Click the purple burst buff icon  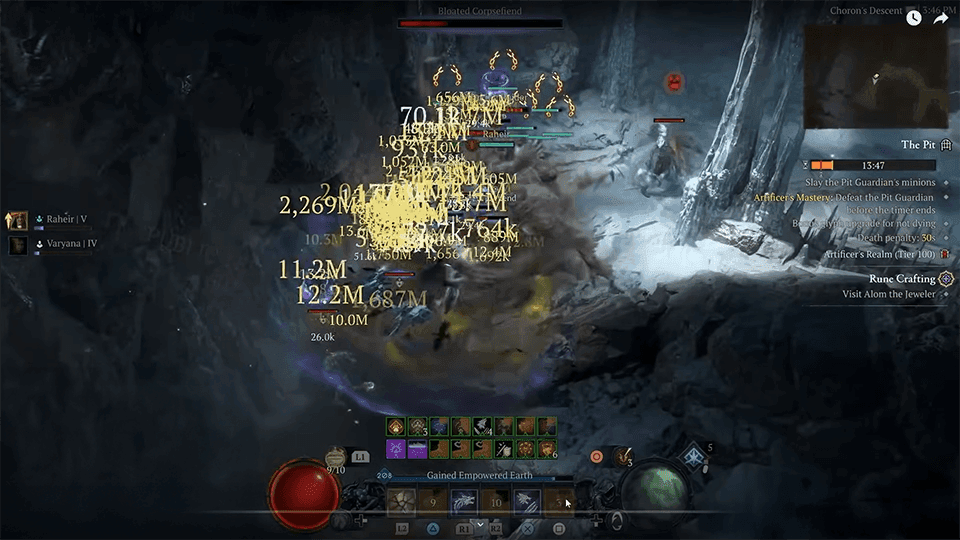396,449
